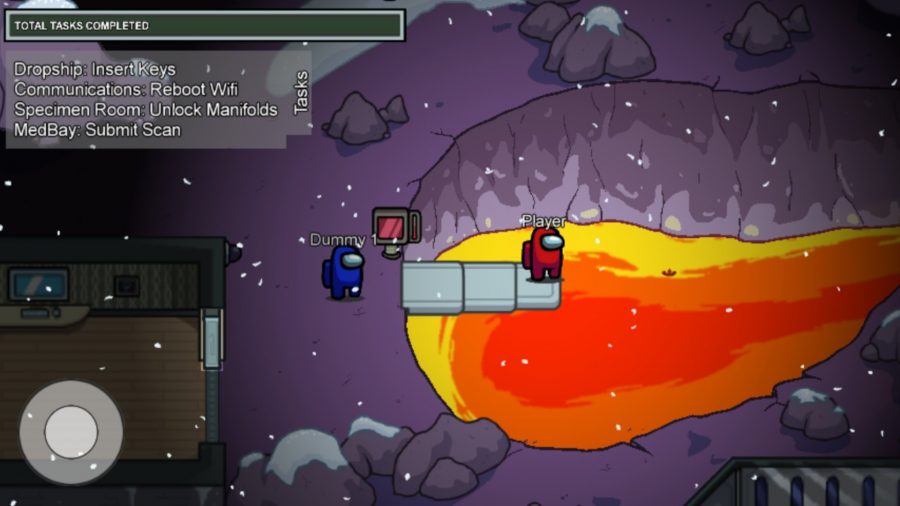Collapse the Tasks side tab
Screen dimensions: 900x506
(300, 94)
